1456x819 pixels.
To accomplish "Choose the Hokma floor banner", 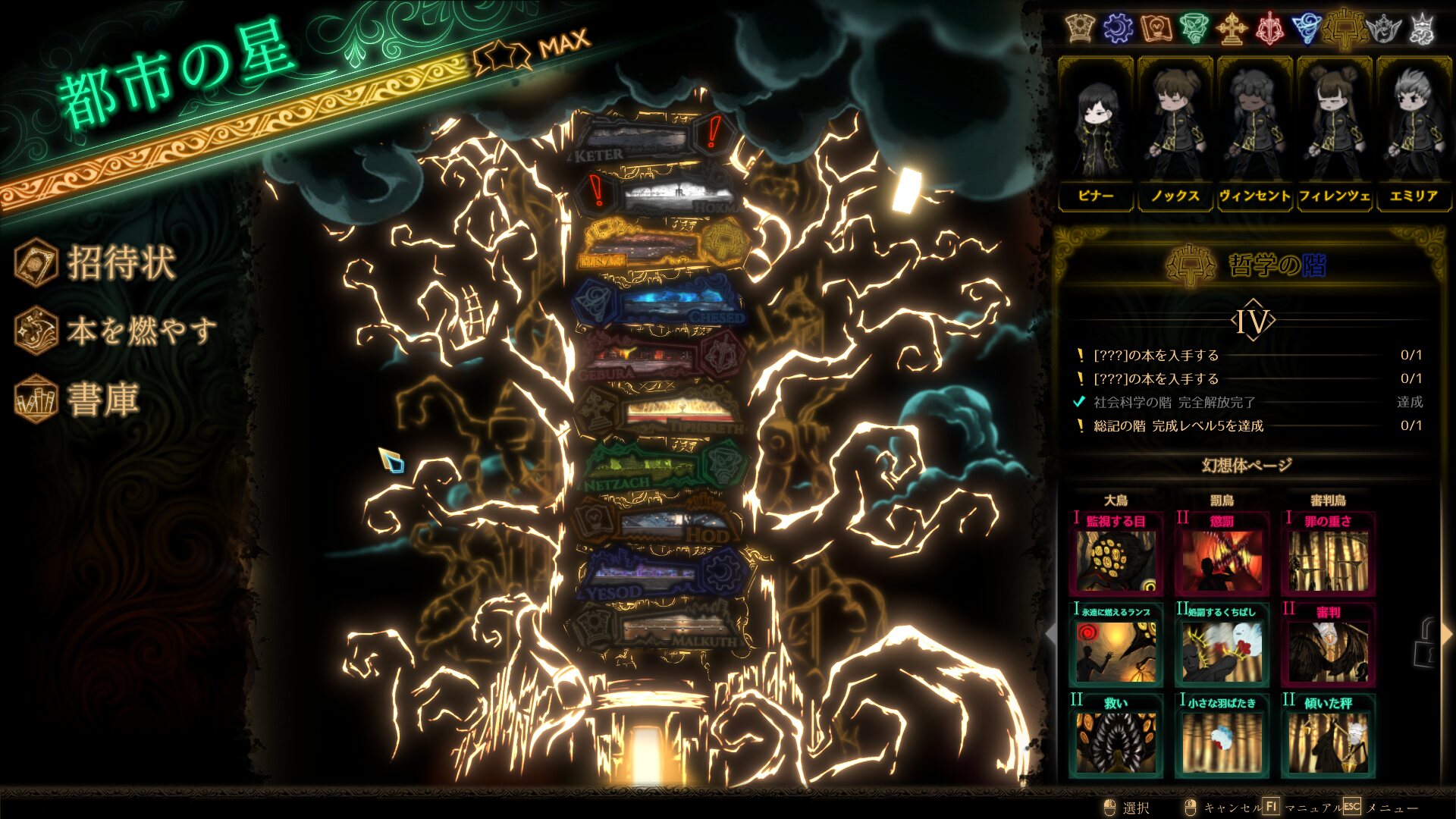I will (667, 196).
